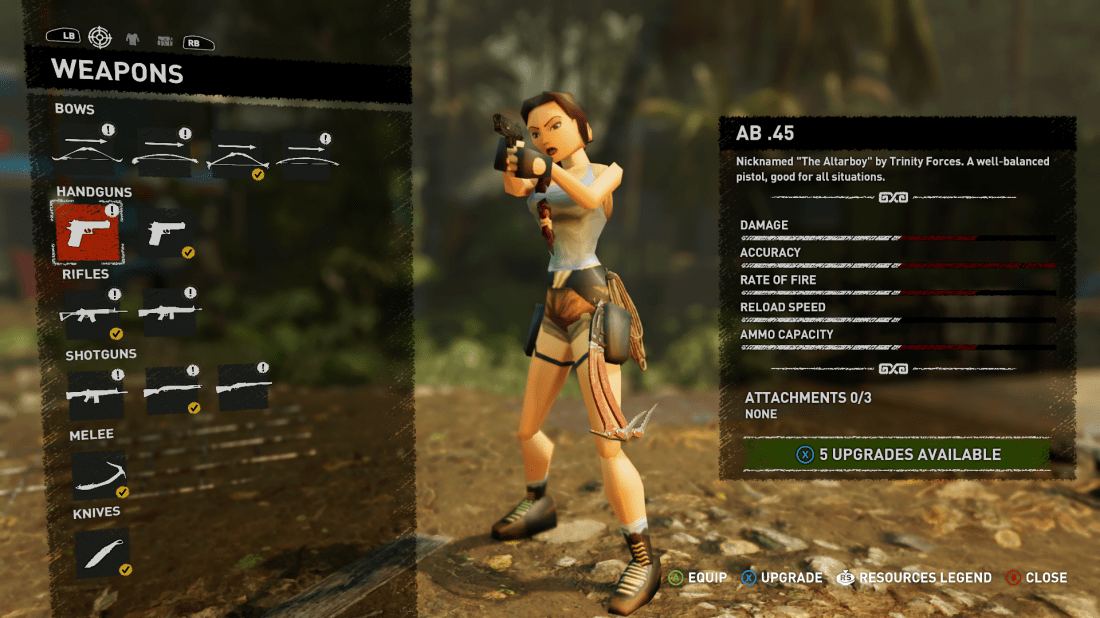Select the climbing axe melee slot
The image size is (1100, 618).
pos(100,474)
